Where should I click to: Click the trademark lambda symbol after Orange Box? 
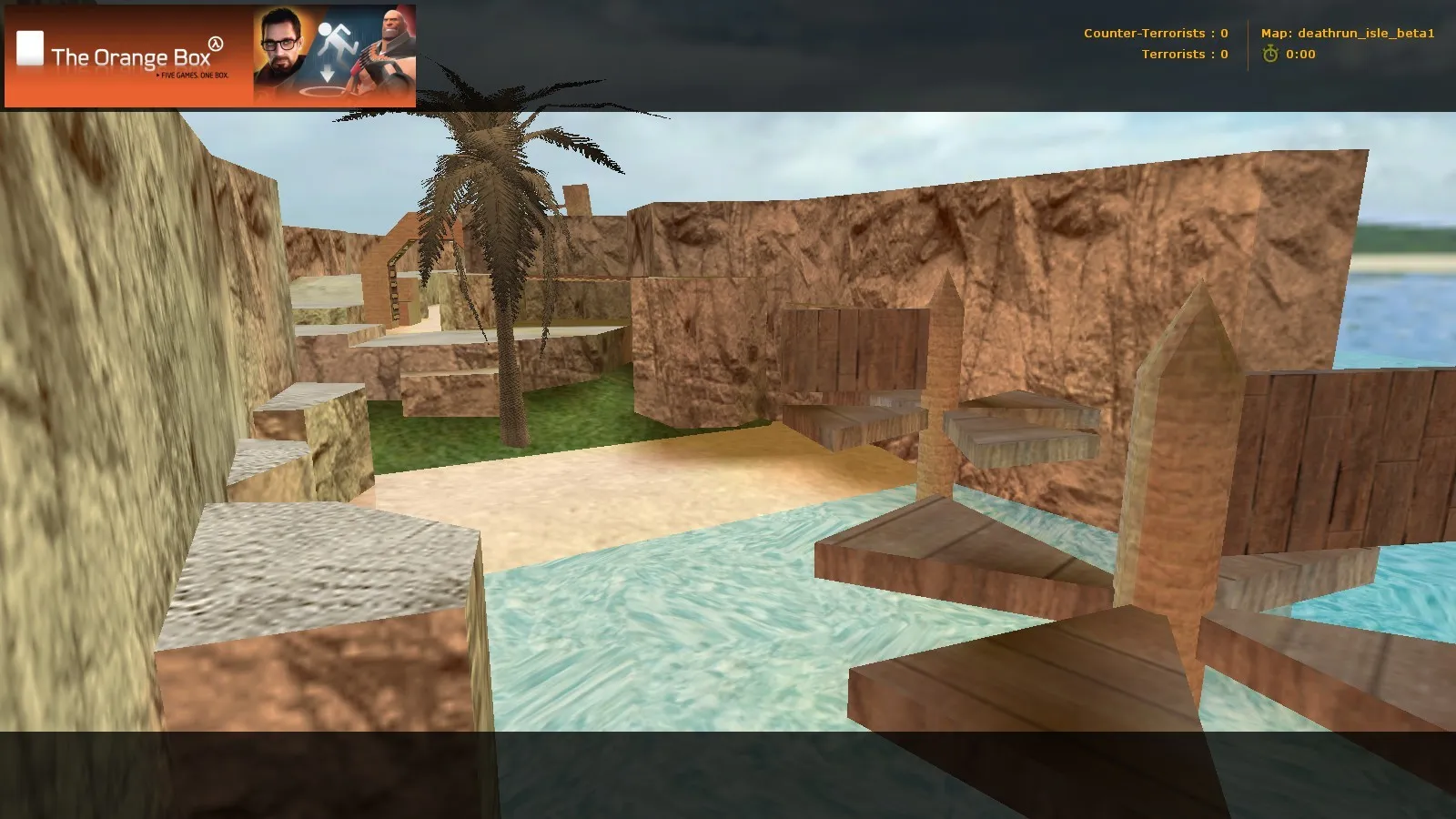[x=215, y=44]
